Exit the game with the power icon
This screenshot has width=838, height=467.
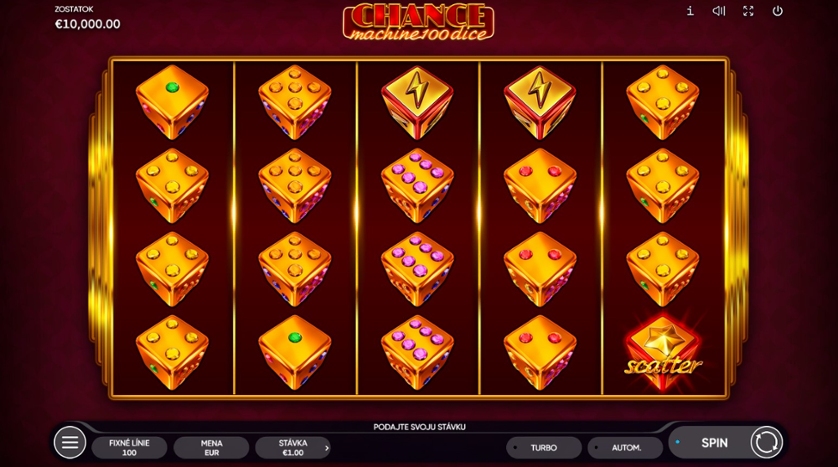777,11
